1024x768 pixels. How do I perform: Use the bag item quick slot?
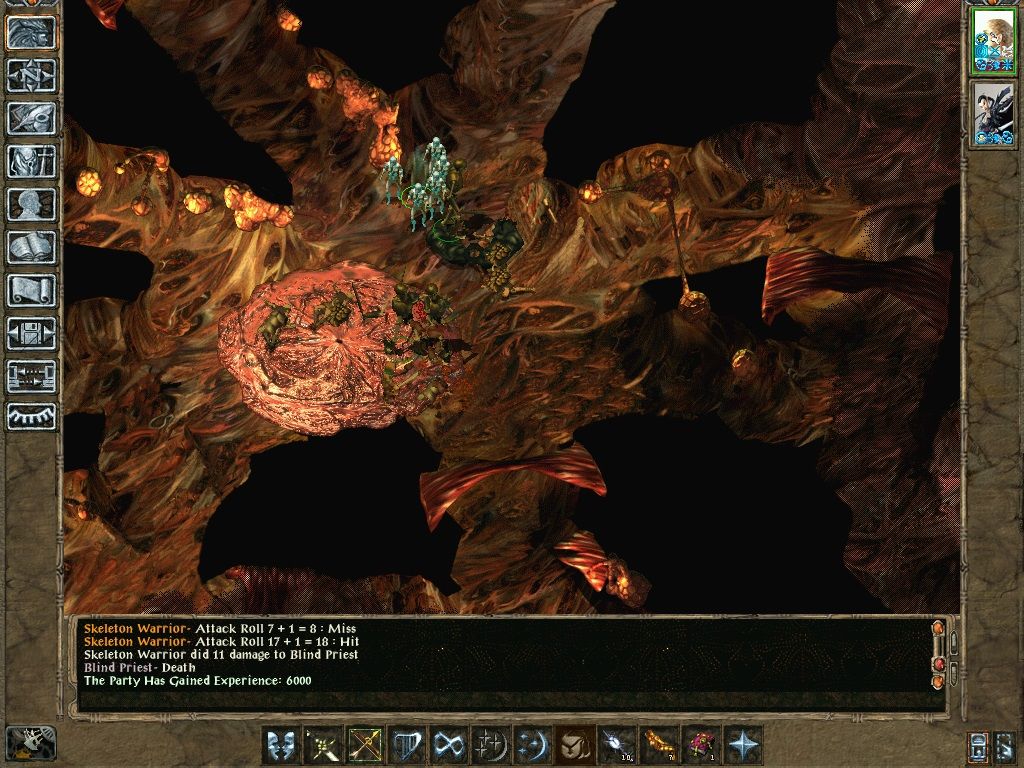[573, 745]
